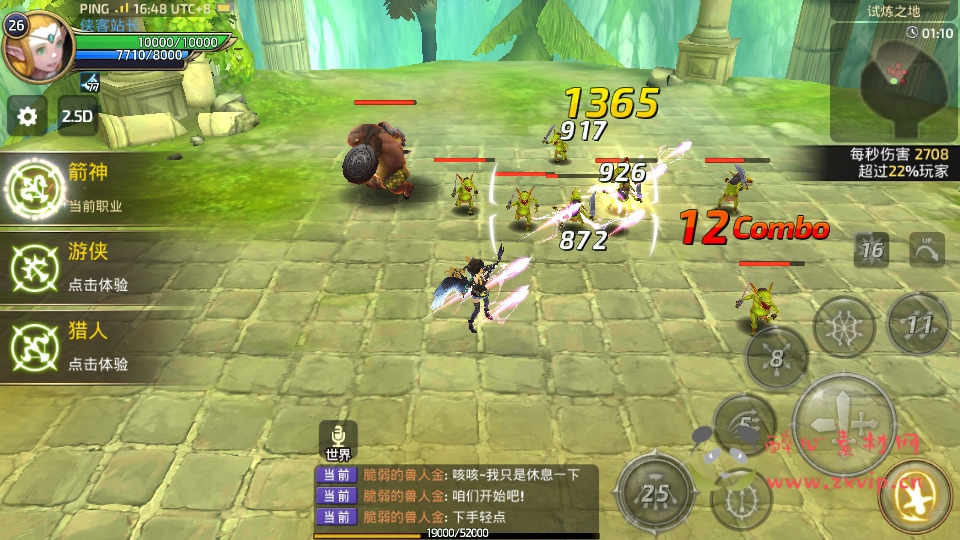Open the gear settings button
960x540 pixels.
click(x=27, y=116)
